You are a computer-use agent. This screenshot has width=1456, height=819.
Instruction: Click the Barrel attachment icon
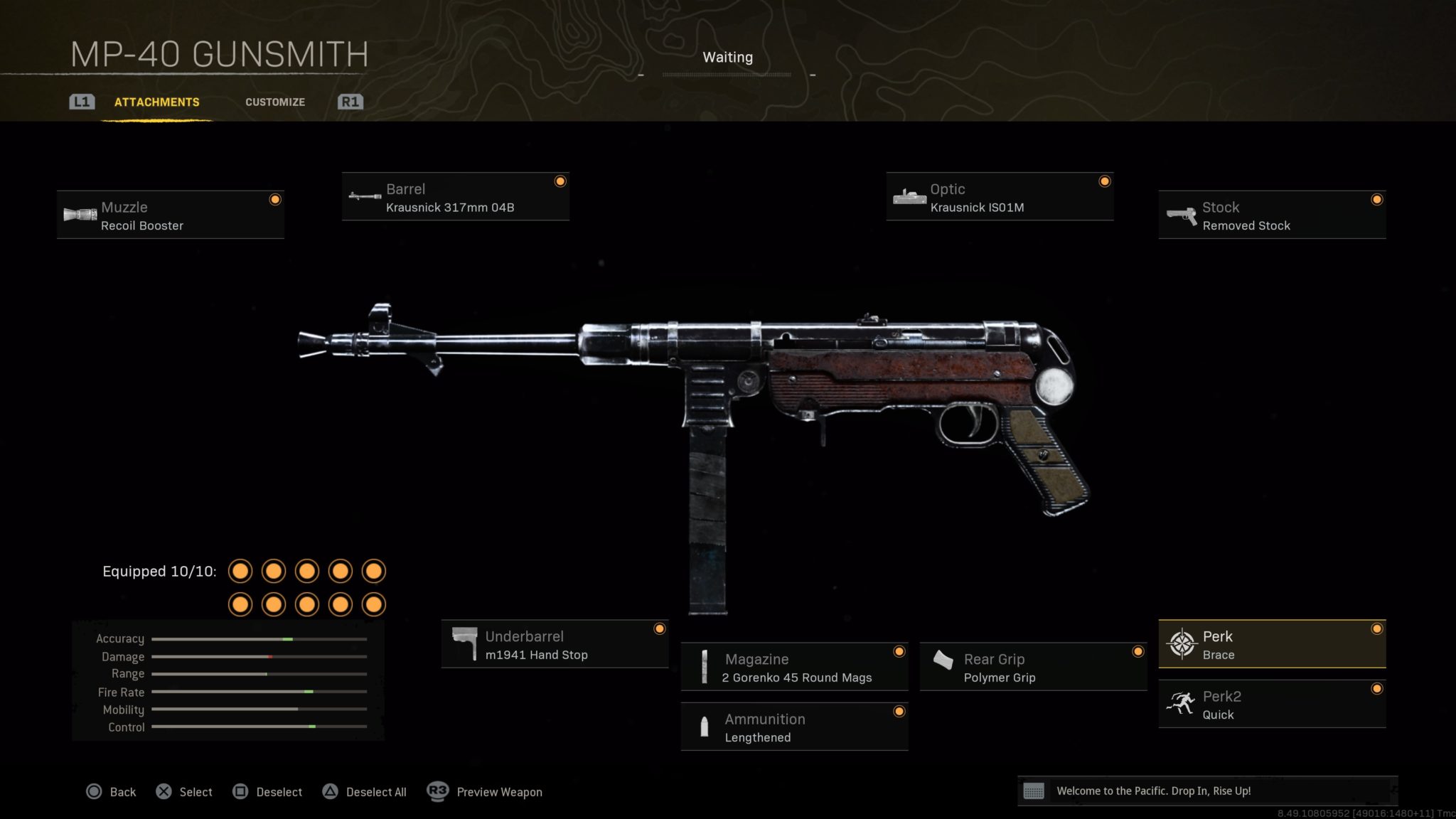364,197
